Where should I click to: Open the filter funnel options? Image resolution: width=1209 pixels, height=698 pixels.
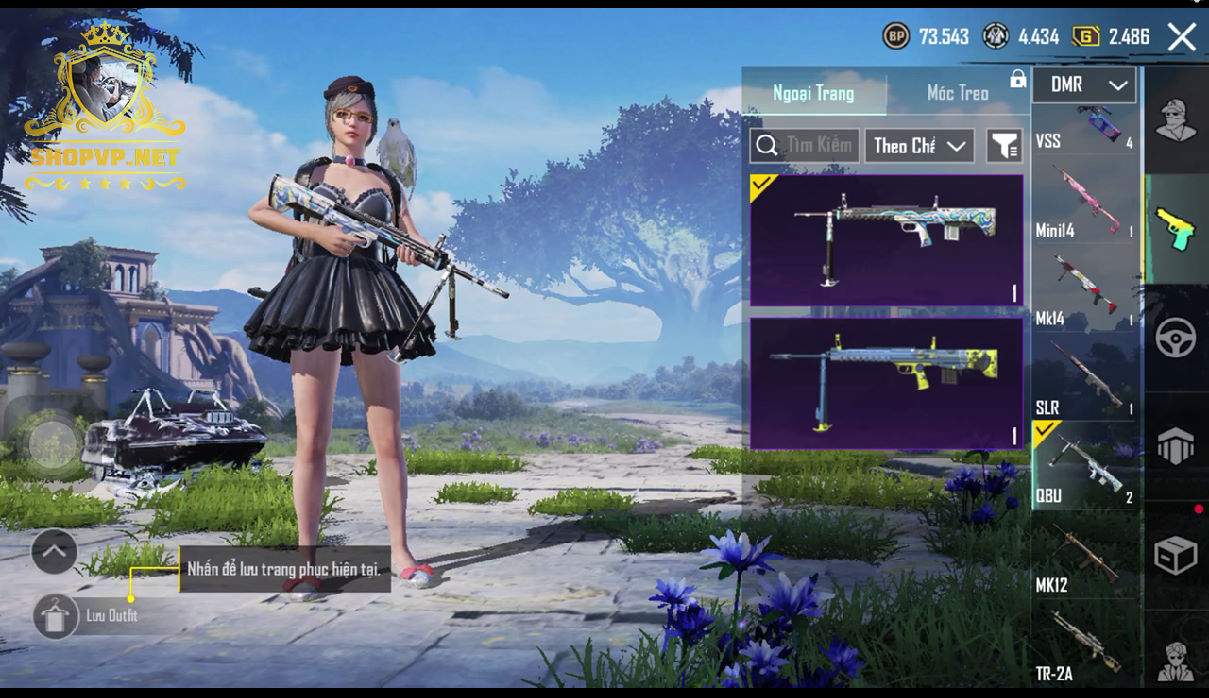pos(1004,146)
